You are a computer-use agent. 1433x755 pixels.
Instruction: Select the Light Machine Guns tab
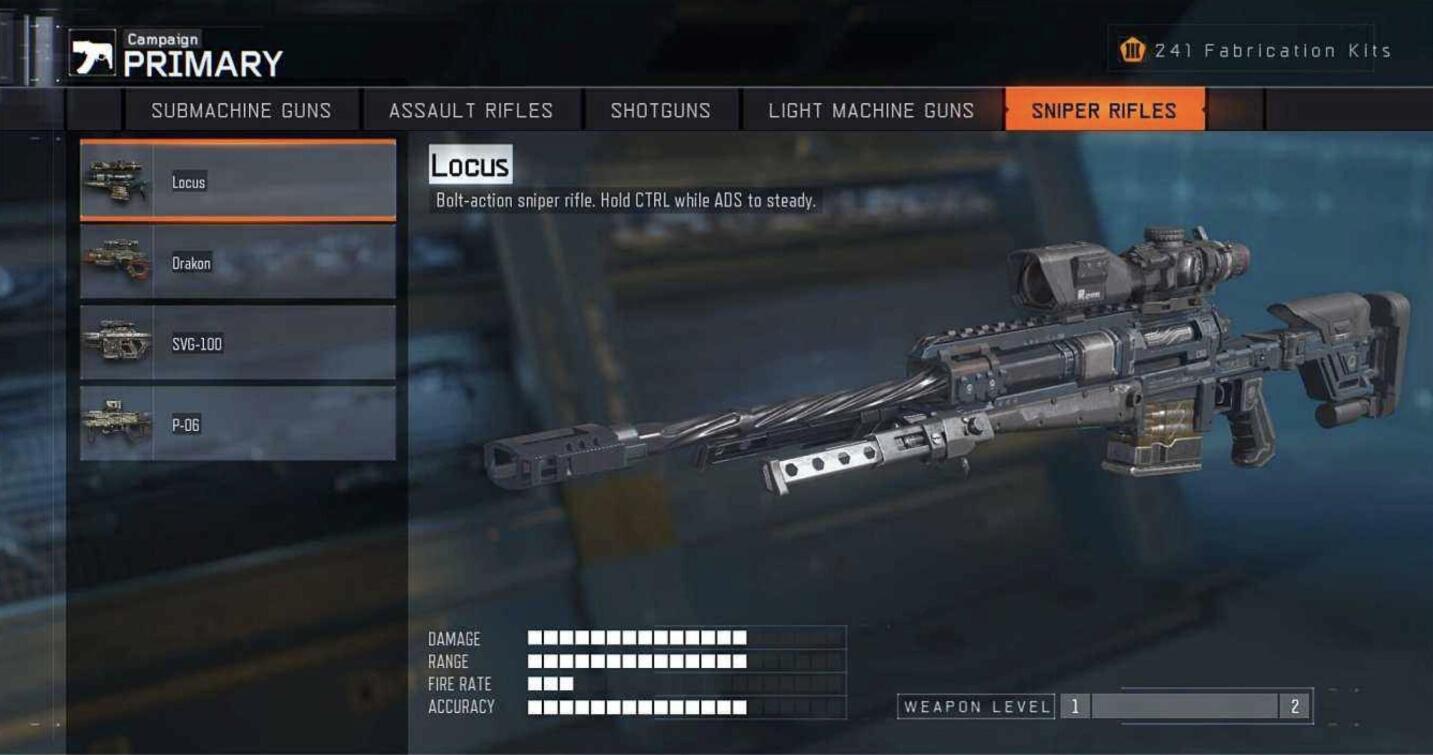point(871,110)
